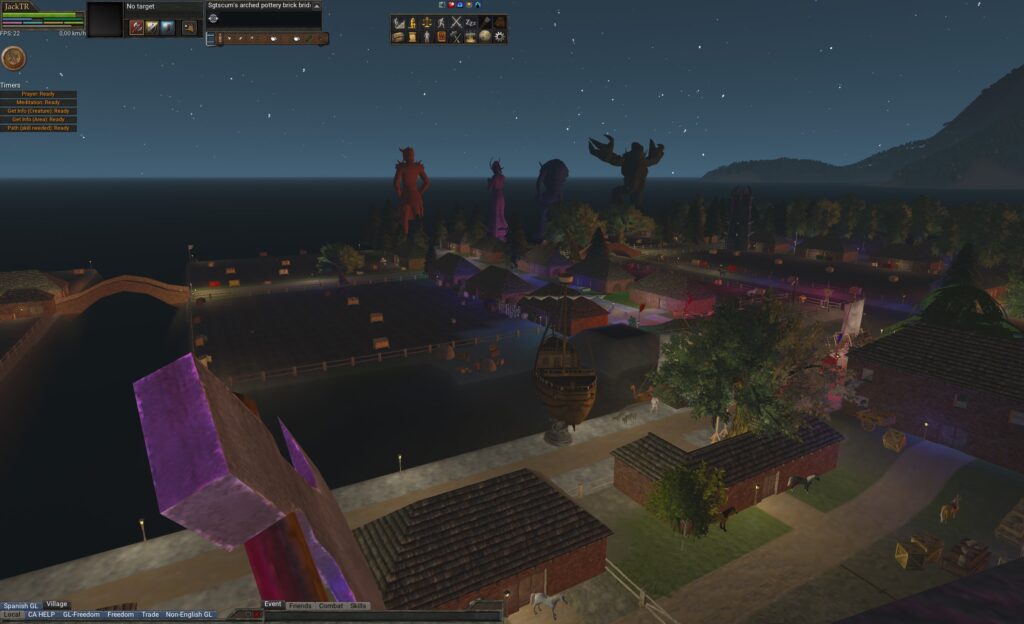1024x624 pixels.
Task: Show the Non-English GL channel
Action: click(x=189, y=614)
